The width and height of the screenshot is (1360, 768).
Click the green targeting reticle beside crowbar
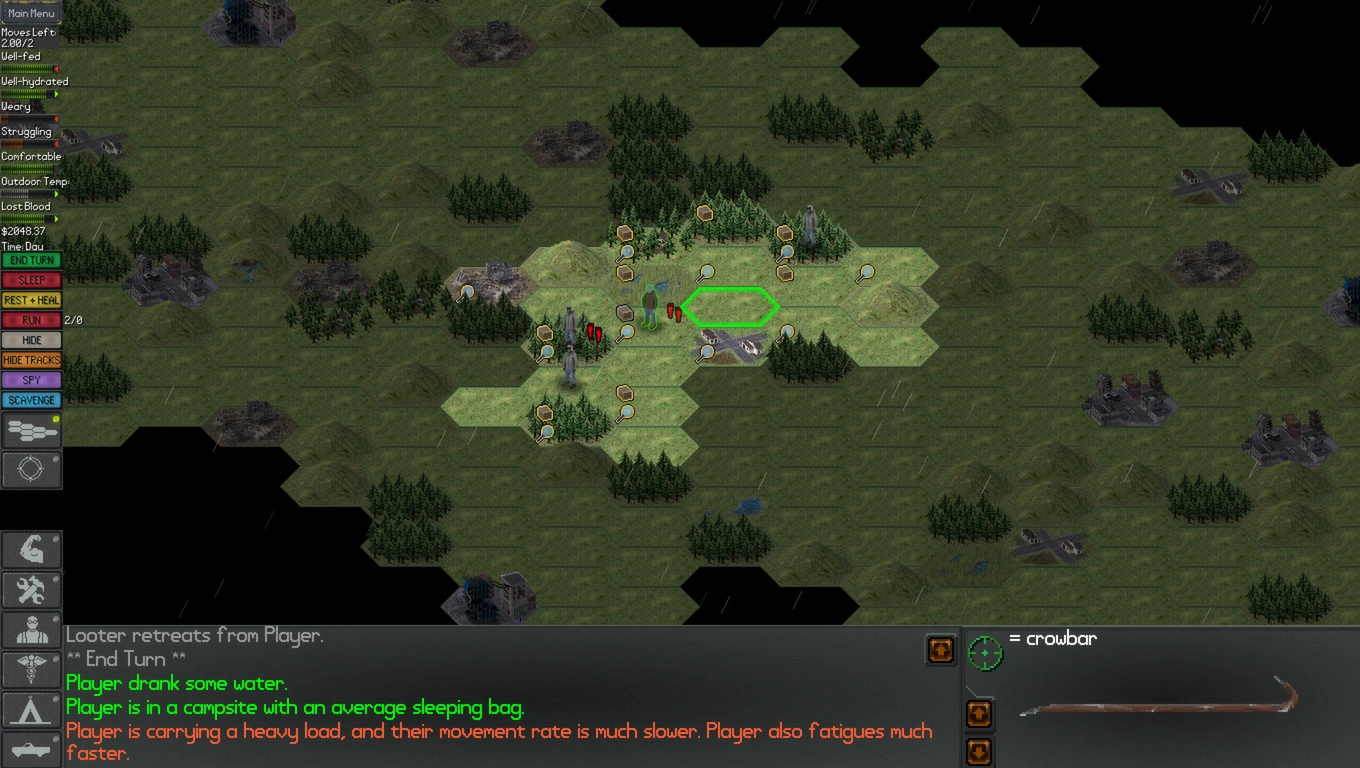pos(985,652)
